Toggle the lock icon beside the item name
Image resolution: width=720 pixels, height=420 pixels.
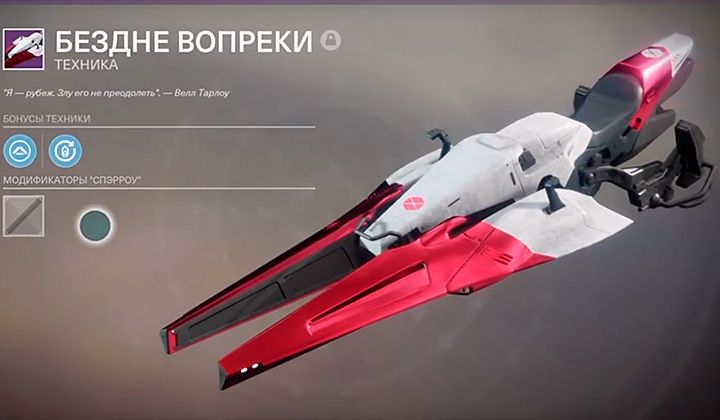330,41
